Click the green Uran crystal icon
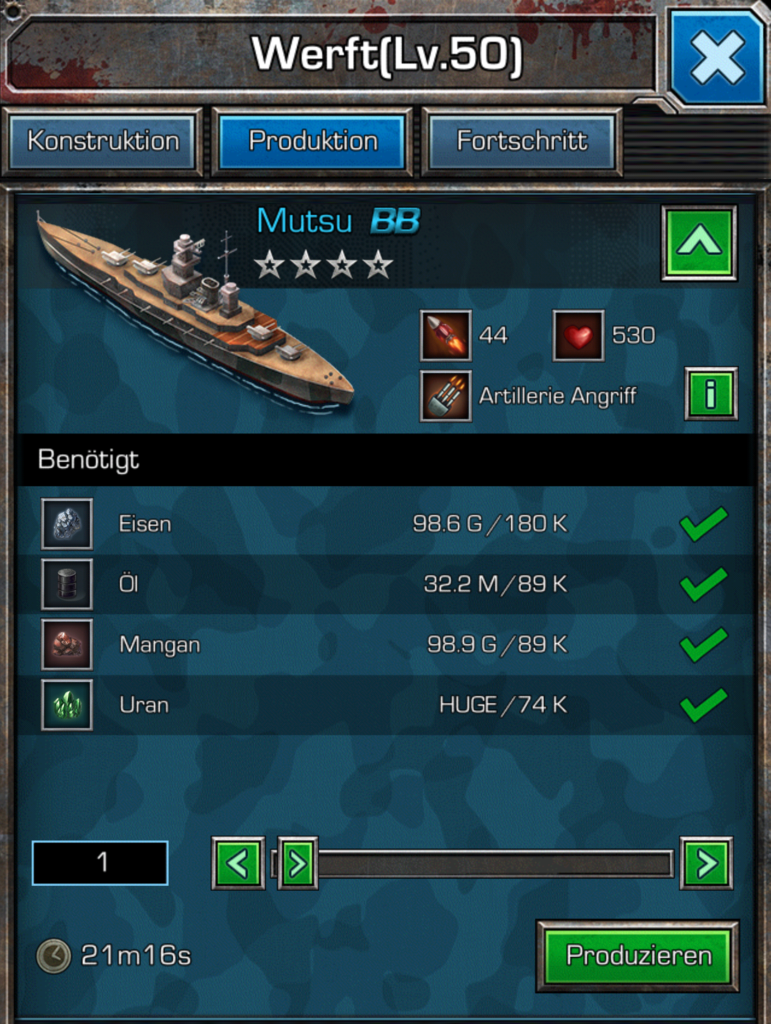Screen dimensions: 771x1024 tap(67, 705)
